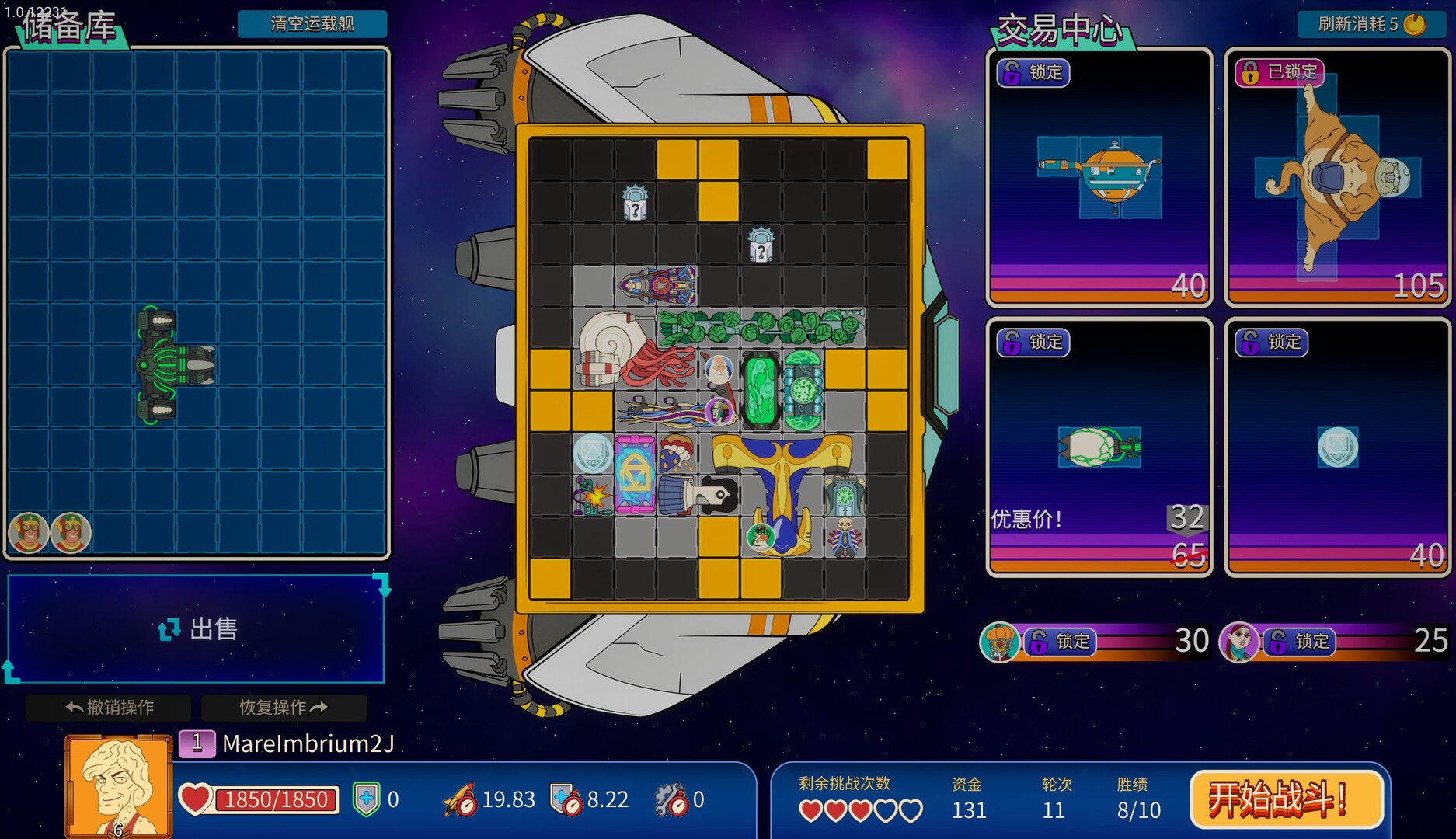The height and width of the screenshot is (839, 1456).
Task: Undo last action with 撤销操作
Action: click(109, 707)
